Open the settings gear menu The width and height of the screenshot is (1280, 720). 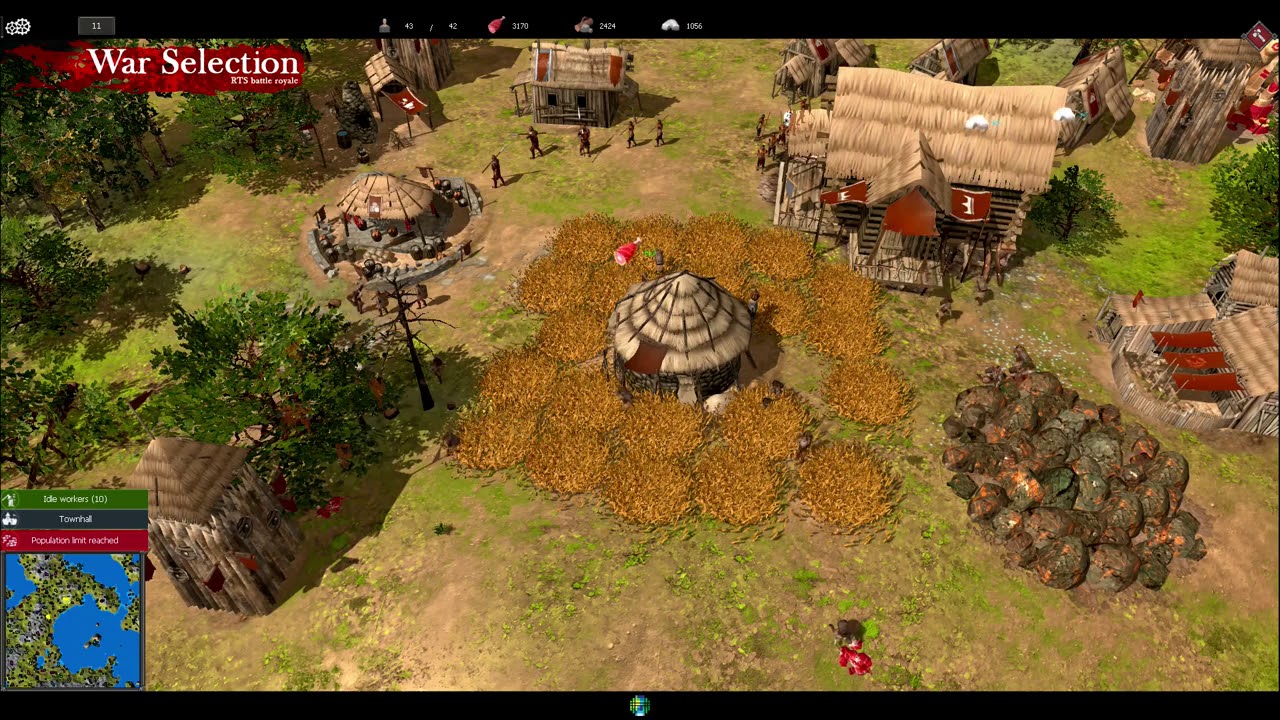tap(17, 25)
